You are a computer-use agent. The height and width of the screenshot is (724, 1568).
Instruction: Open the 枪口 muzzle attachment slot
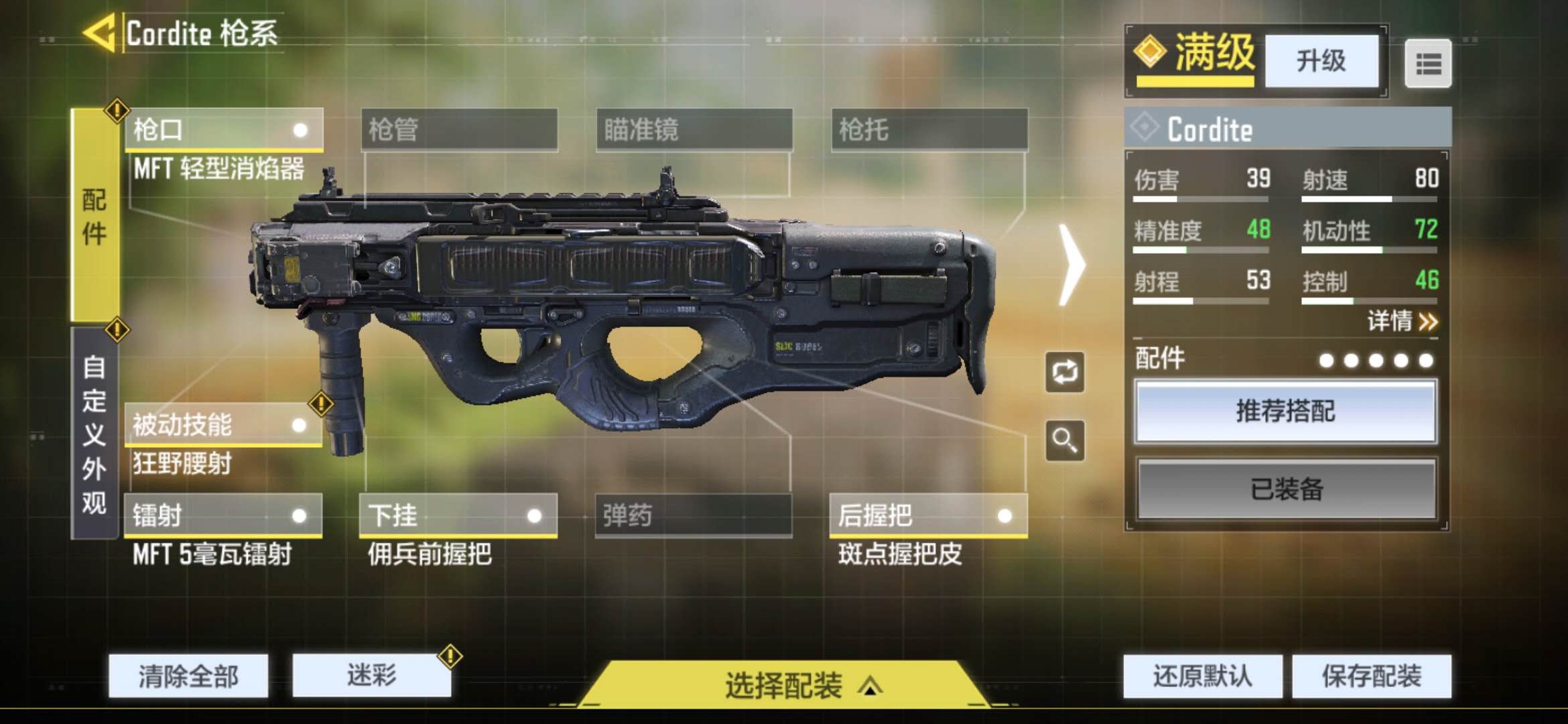tap(224, 129)
